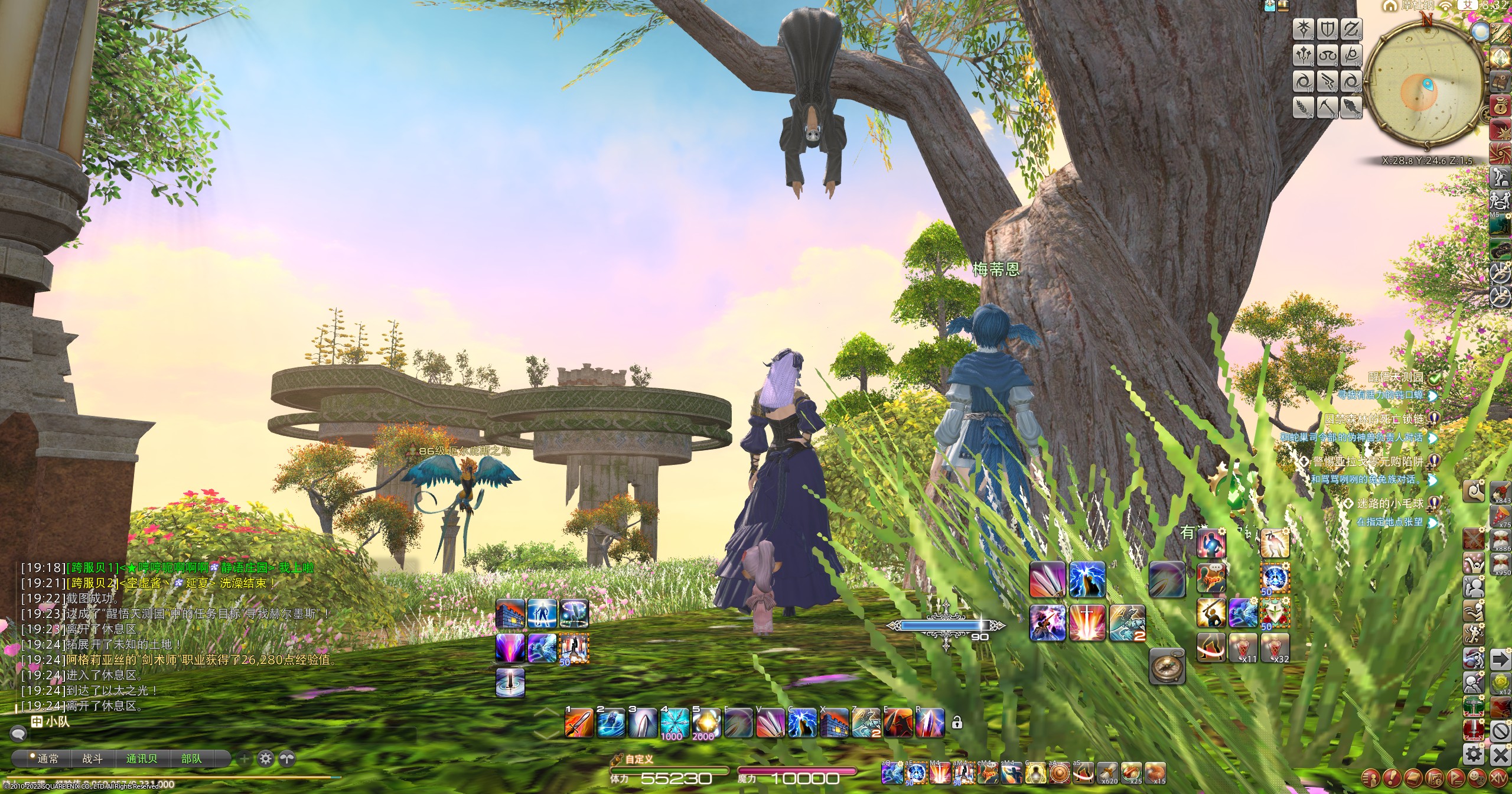
Task: Use the compass item icon
Action: [x=1168, y=666]
